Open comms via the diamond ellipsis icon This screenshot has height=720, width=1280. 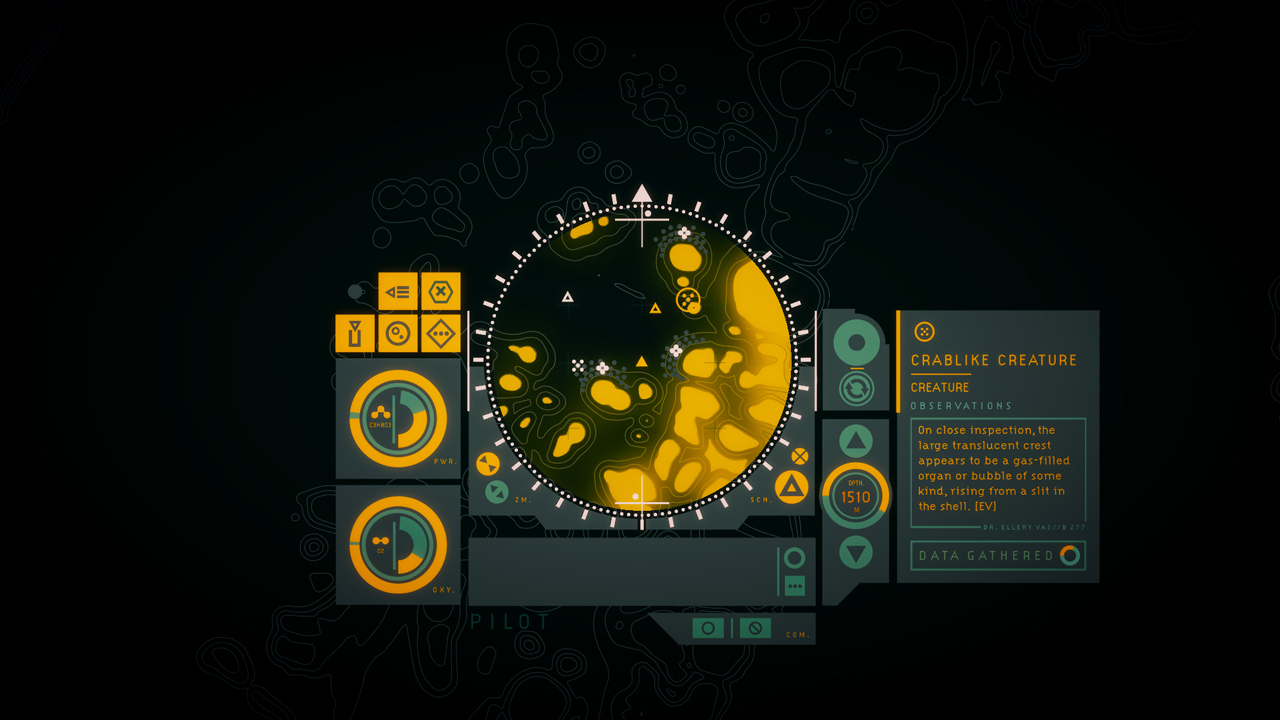tap(440, 333)
